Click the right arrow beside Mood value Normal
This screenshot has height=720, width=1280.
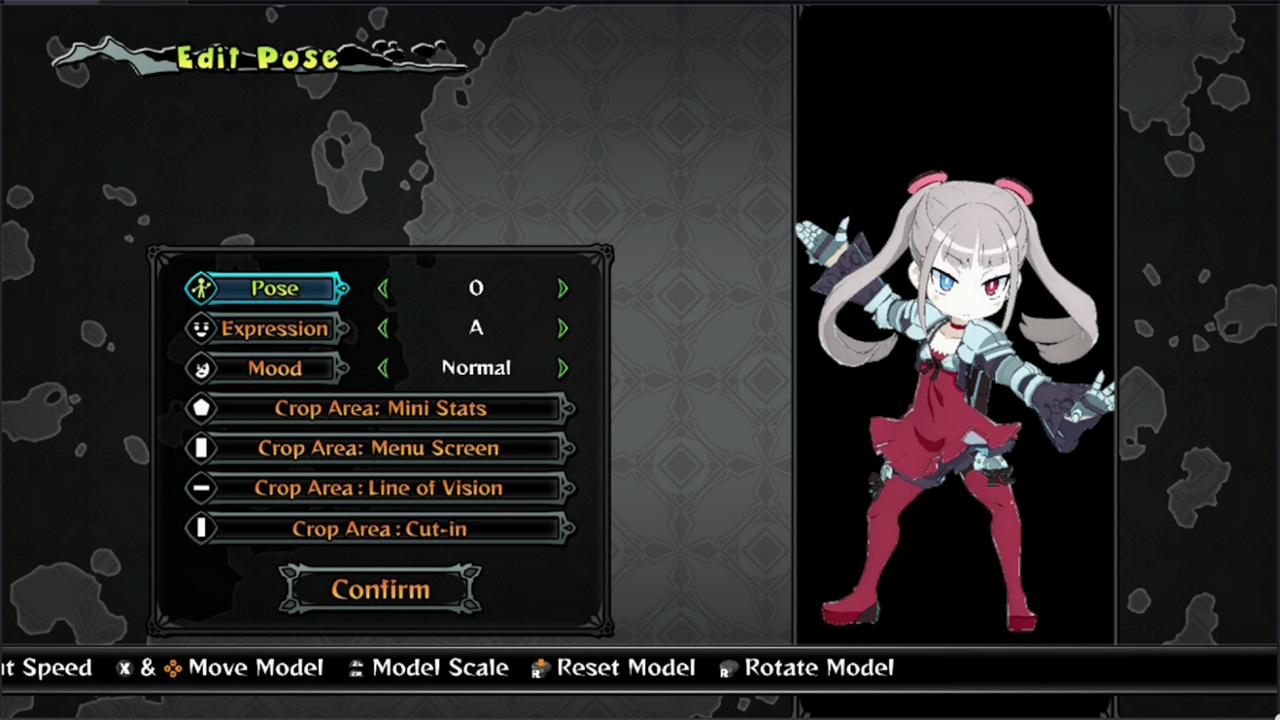562,368
